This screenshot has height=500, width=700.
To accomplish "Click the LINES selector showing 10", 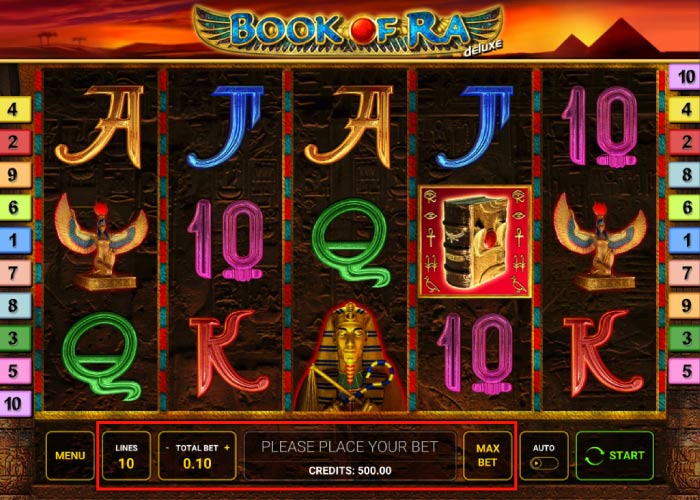I will (x=126, y=456).
